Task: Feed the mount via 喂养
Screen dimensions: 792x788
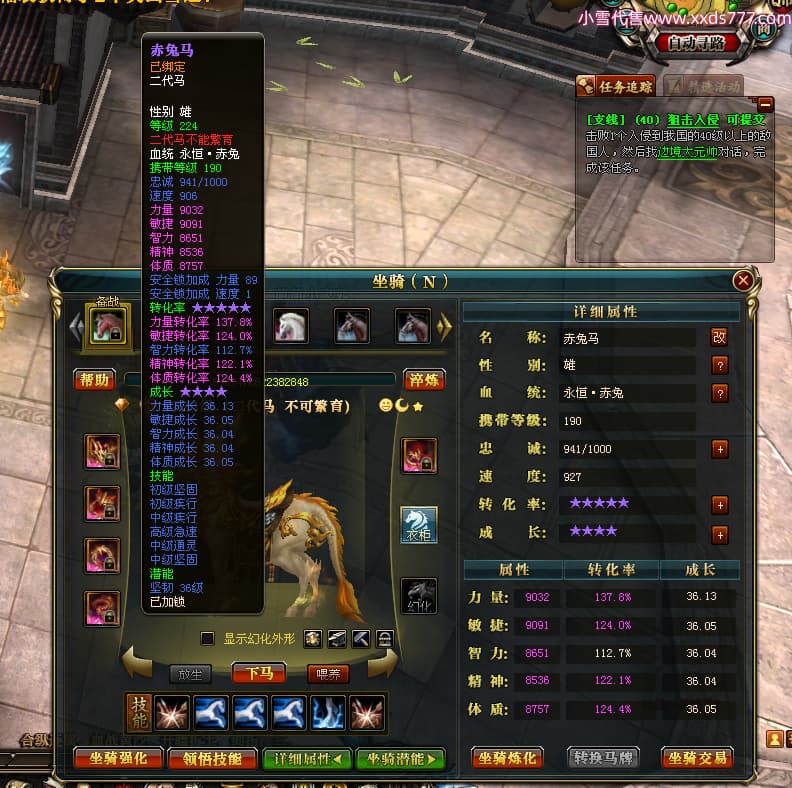Action: [328, 673]
